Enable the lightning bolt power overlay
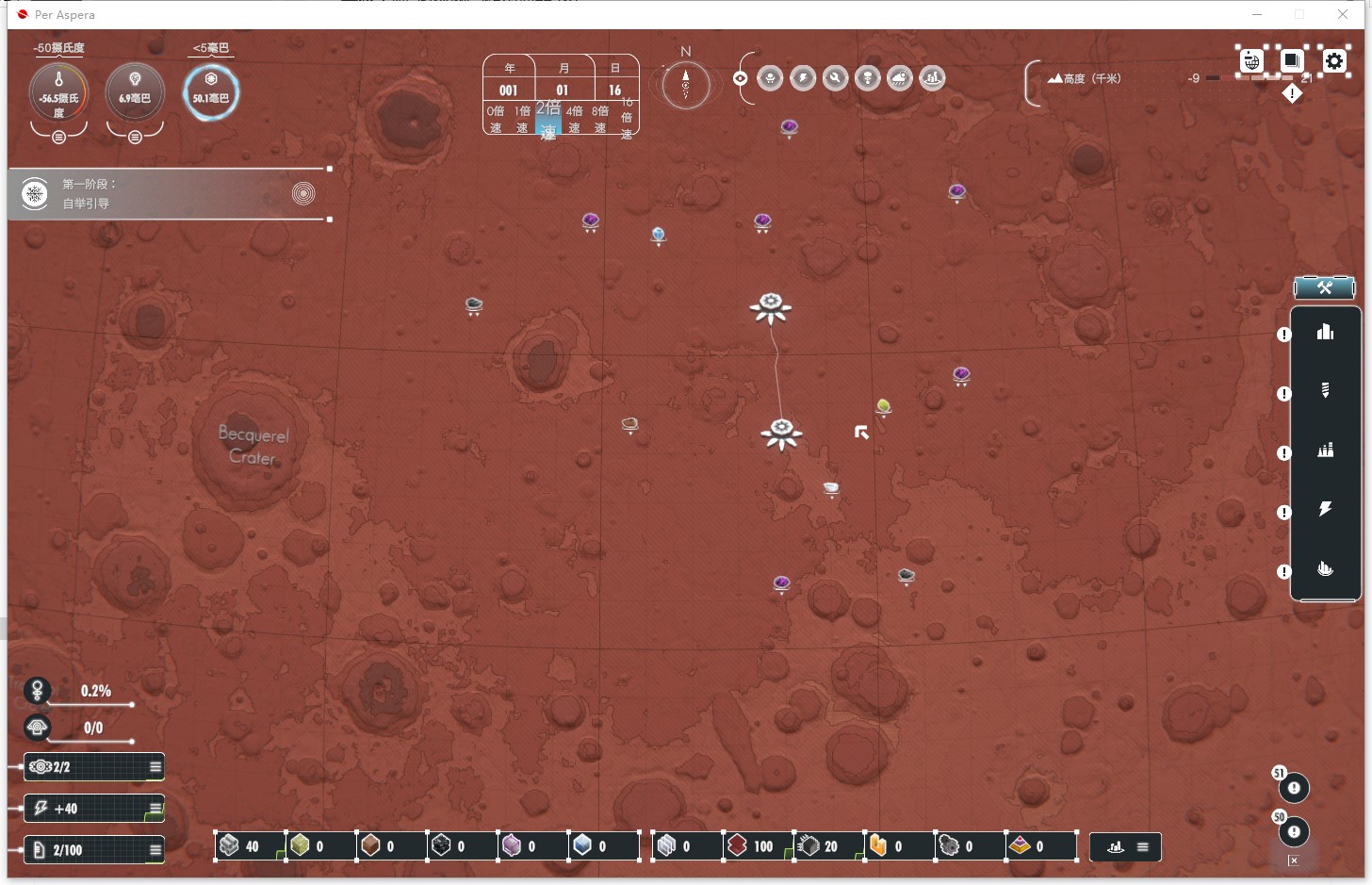This screenshot has height=885, width=1372. [803, 78]
